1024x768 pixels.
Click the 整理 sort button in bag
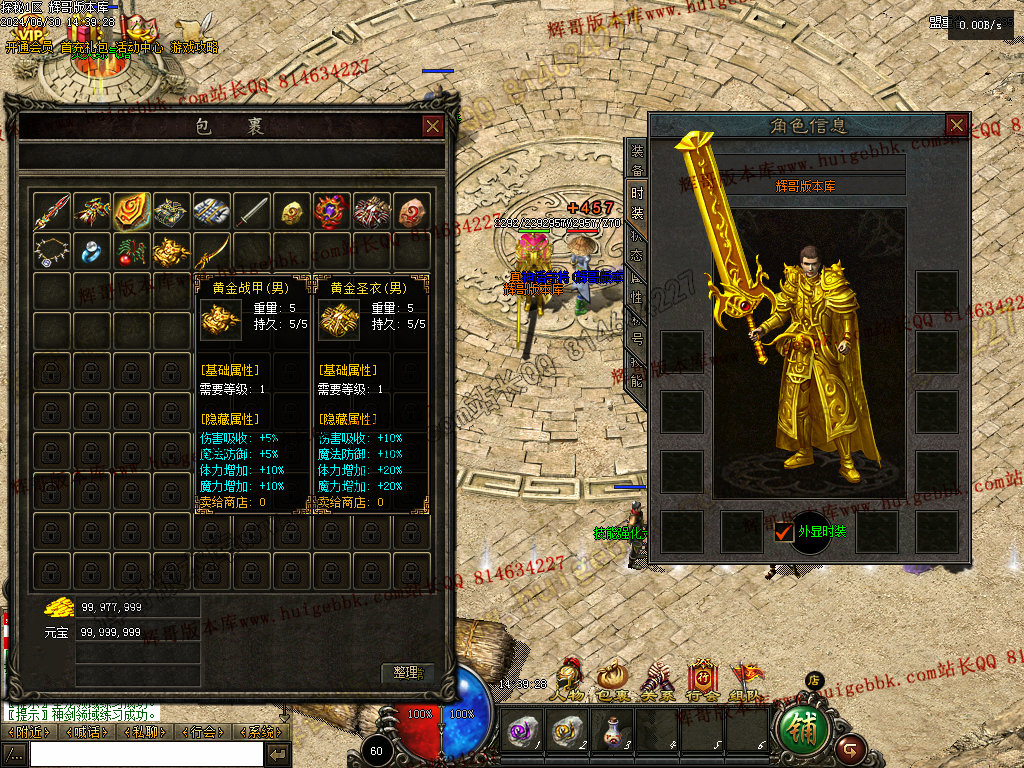[408, 673]
